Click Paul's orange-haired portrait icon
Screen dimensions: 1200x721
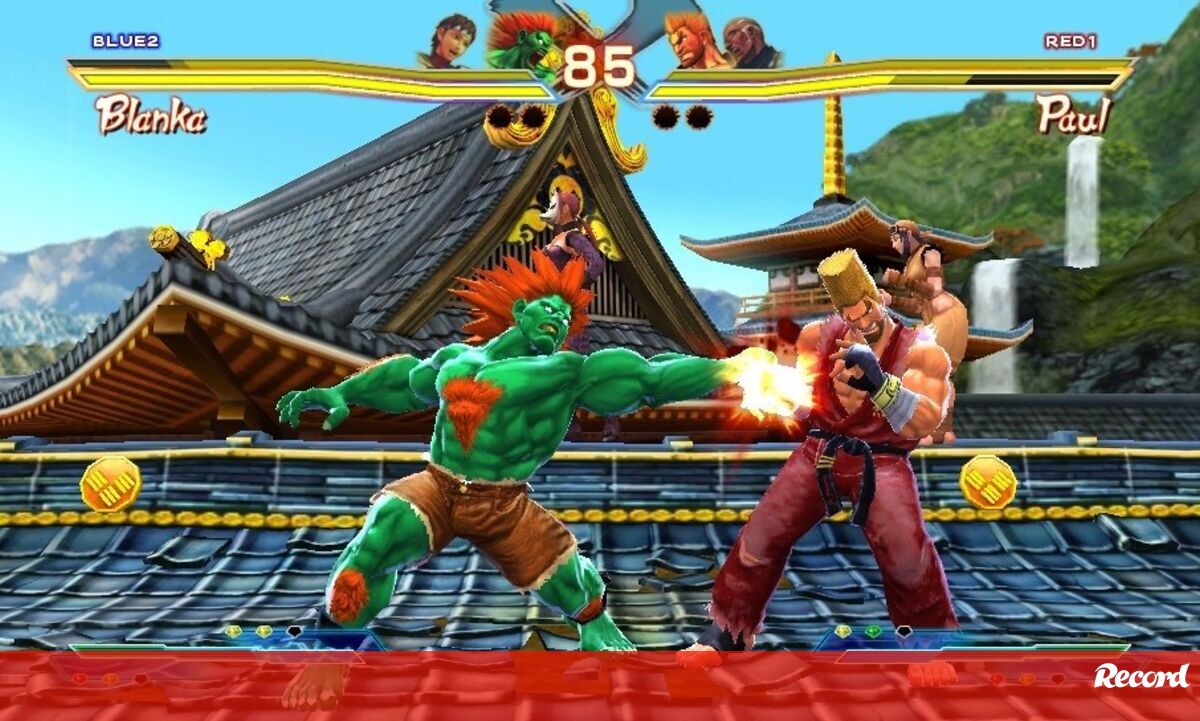pos(693,42)
